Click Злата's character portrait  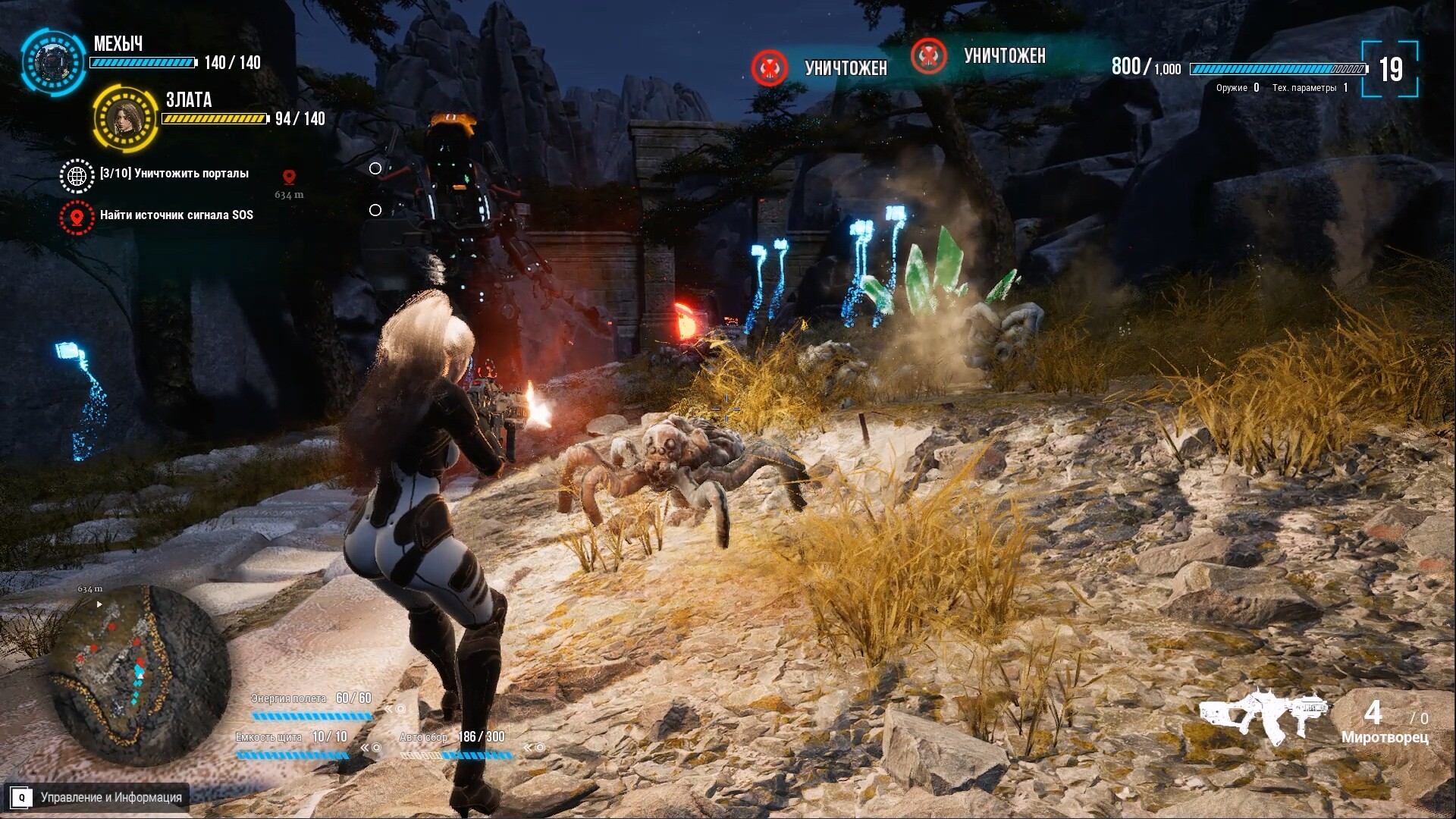tap(125, 118)
